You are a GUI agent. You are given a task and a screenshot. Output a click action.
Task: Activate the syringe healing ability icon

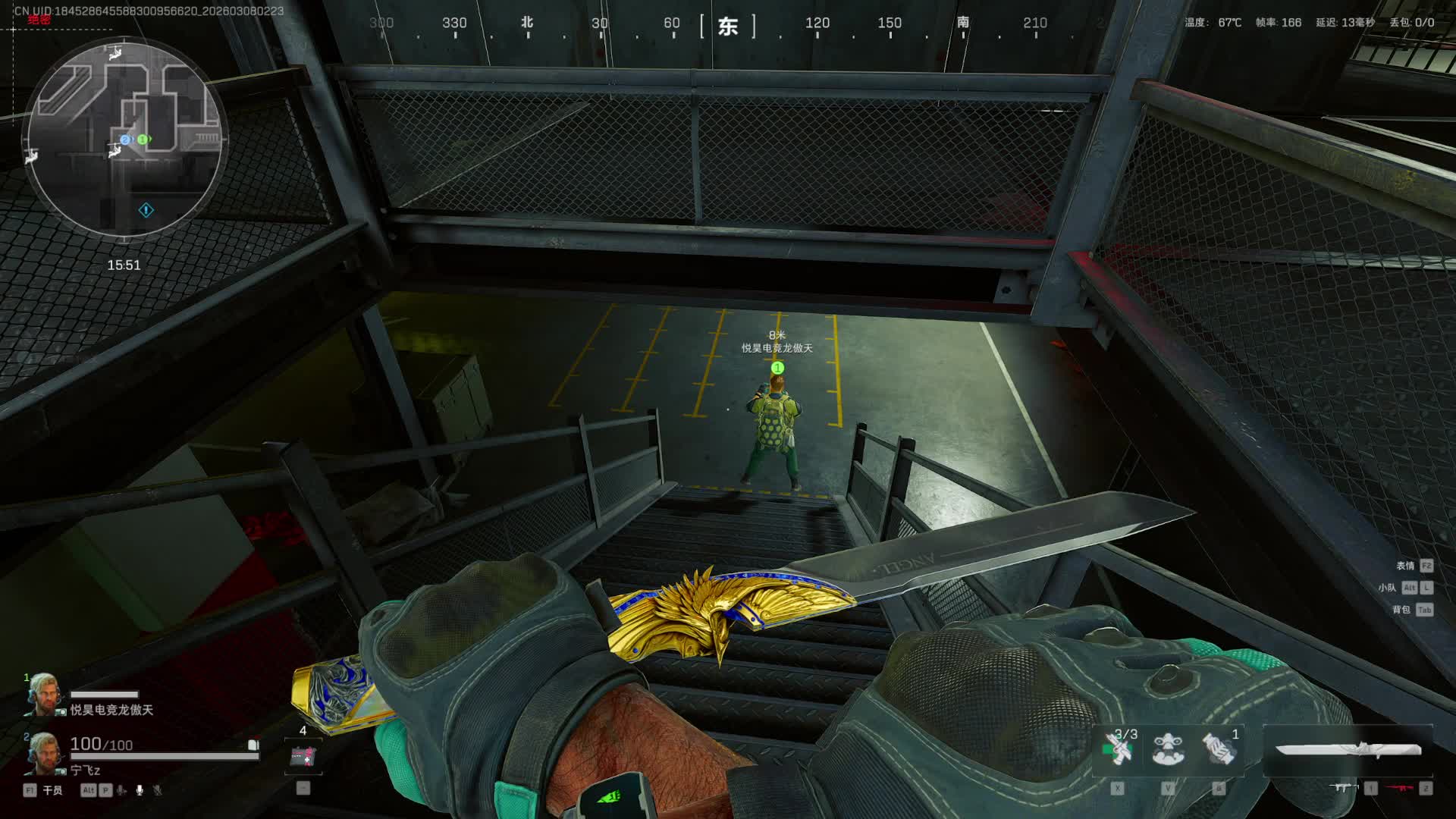coord(1118,749)
